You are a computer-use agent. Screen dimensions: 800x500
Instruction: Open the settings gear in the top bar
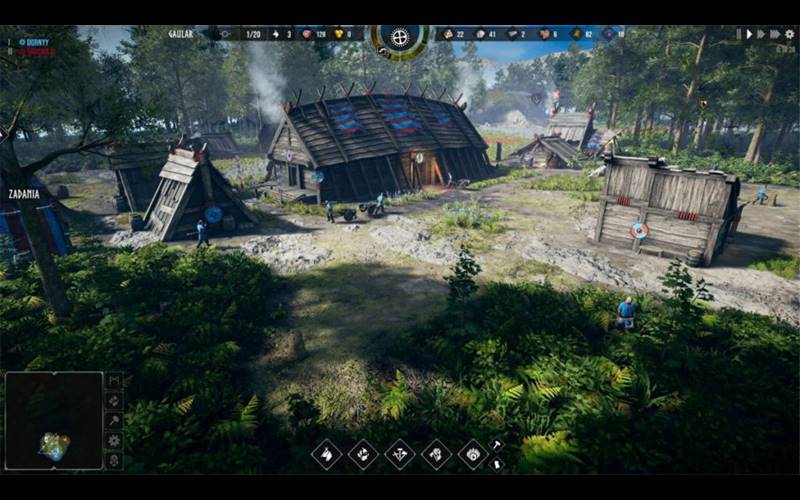coord(789,34)
